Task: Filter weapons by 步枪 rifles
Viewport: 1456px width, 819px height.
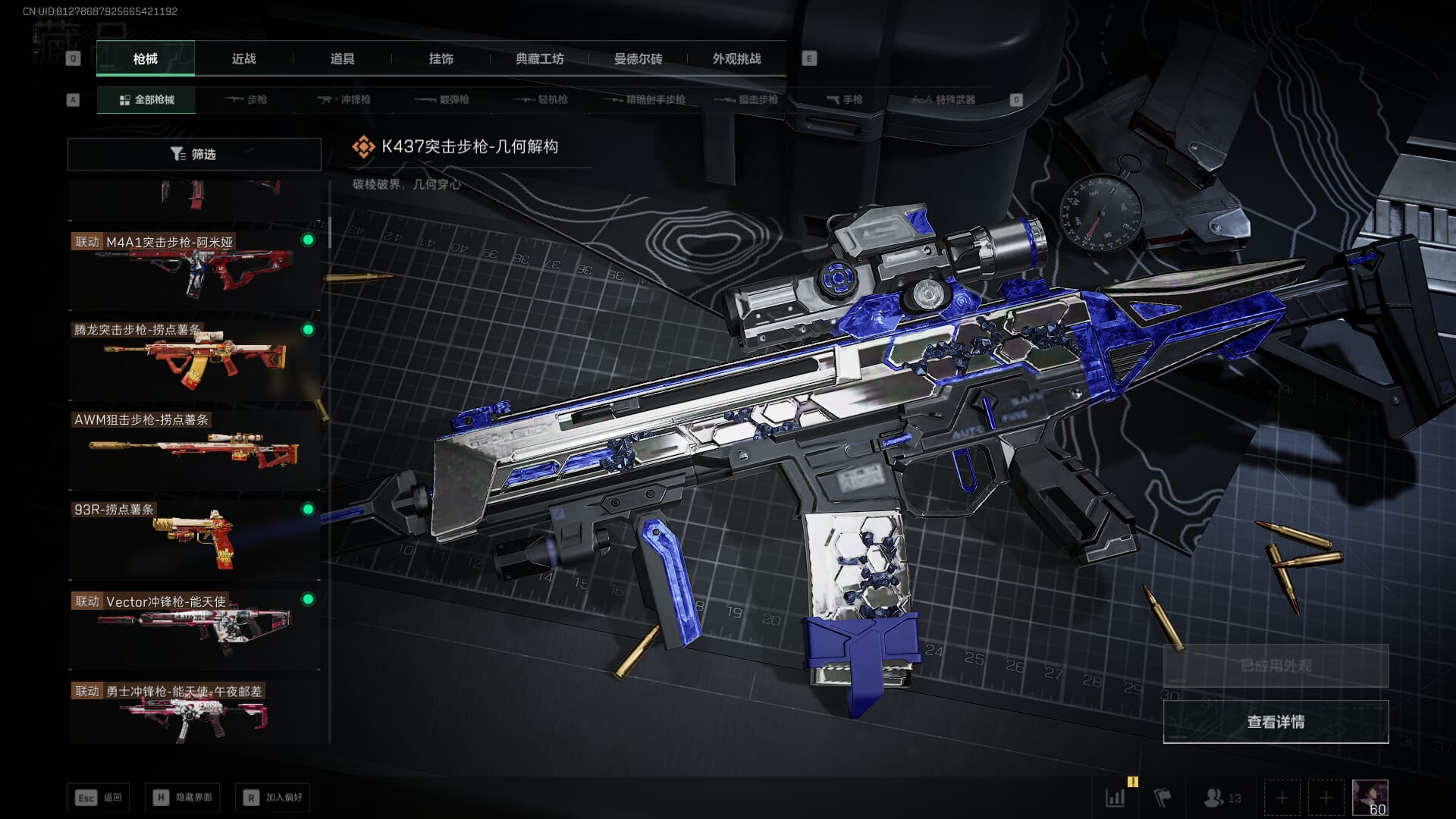Action: click(x=246, y=100)
